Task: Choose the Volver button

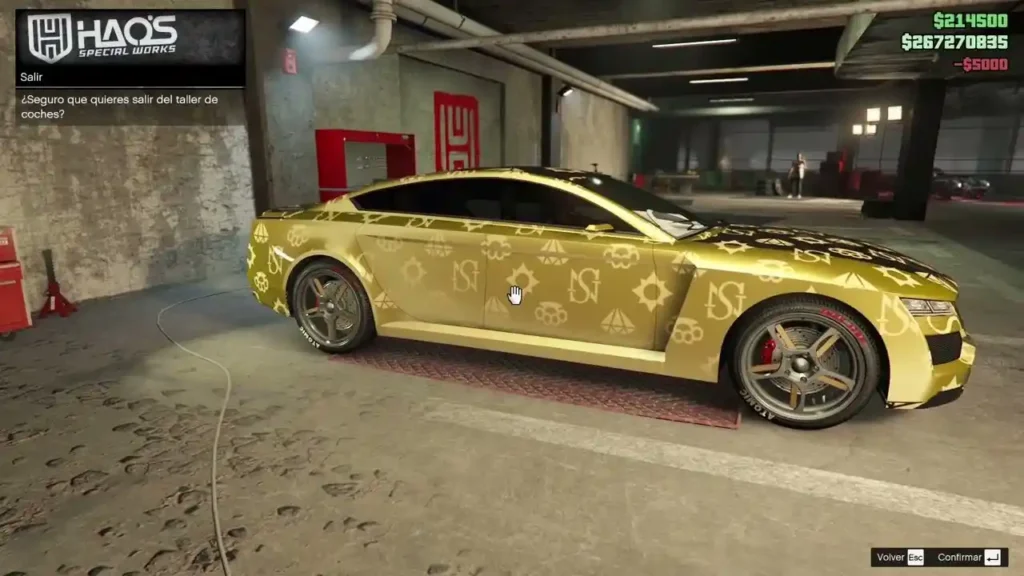Action: pos(900,557)
